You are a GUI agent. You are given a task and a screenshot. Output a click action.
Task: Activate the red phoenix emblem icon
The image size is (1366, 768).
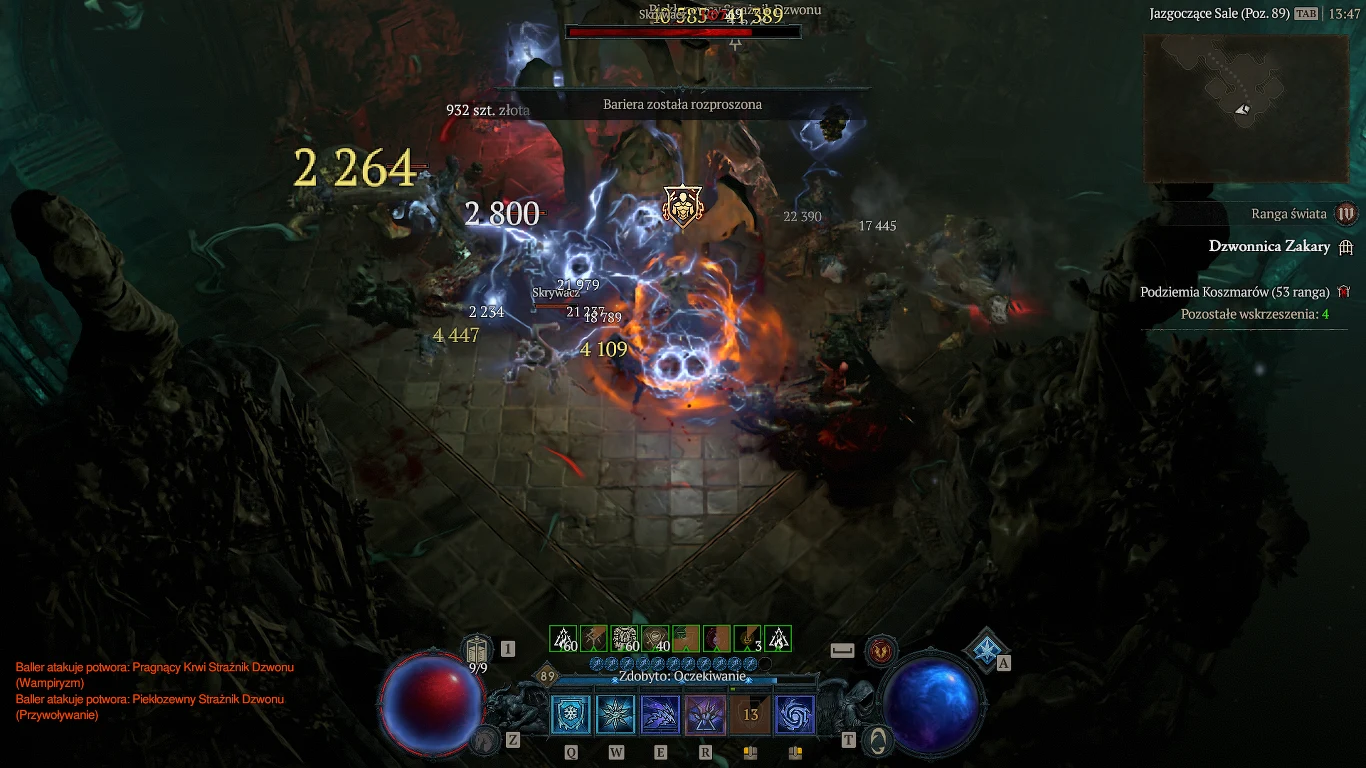(x=881, y=650)
